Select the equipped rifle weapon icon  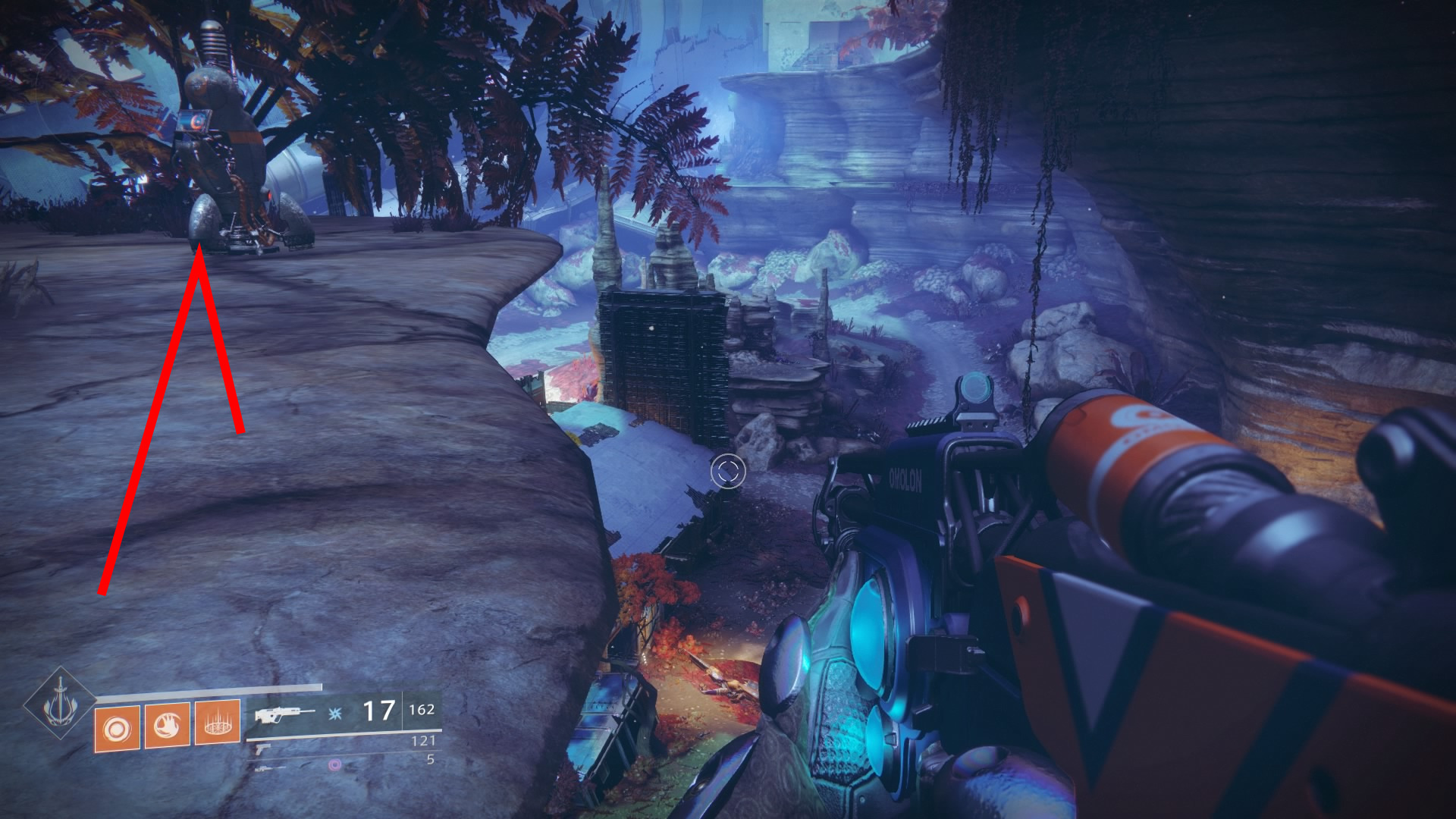pyautogui.click(x=284, y=714)
